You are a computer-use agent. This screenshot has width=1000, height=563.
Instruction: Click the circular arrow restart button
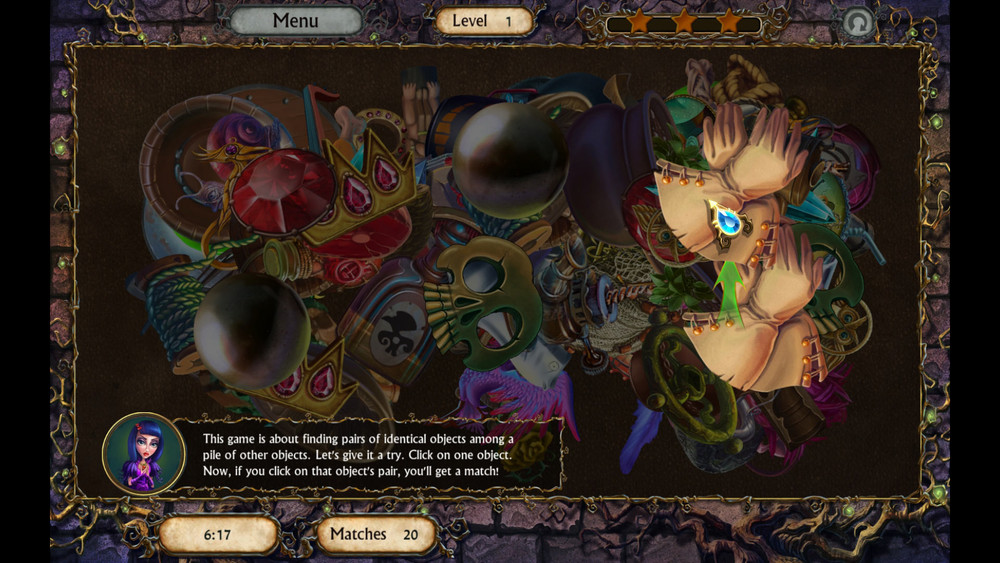tap(857, 22)
